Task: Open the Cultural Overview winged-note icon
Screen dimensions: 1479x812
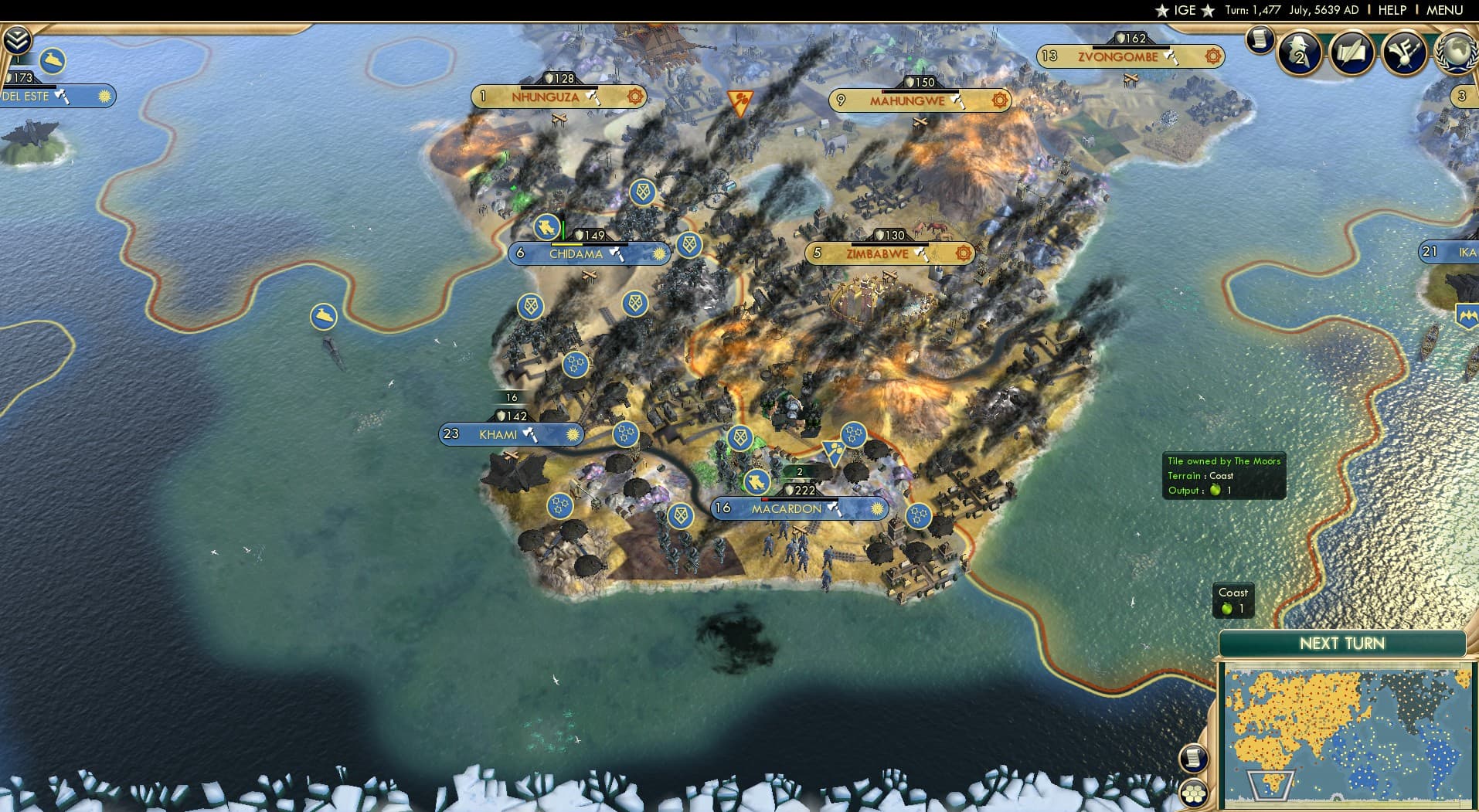Action: (1404, 53)
